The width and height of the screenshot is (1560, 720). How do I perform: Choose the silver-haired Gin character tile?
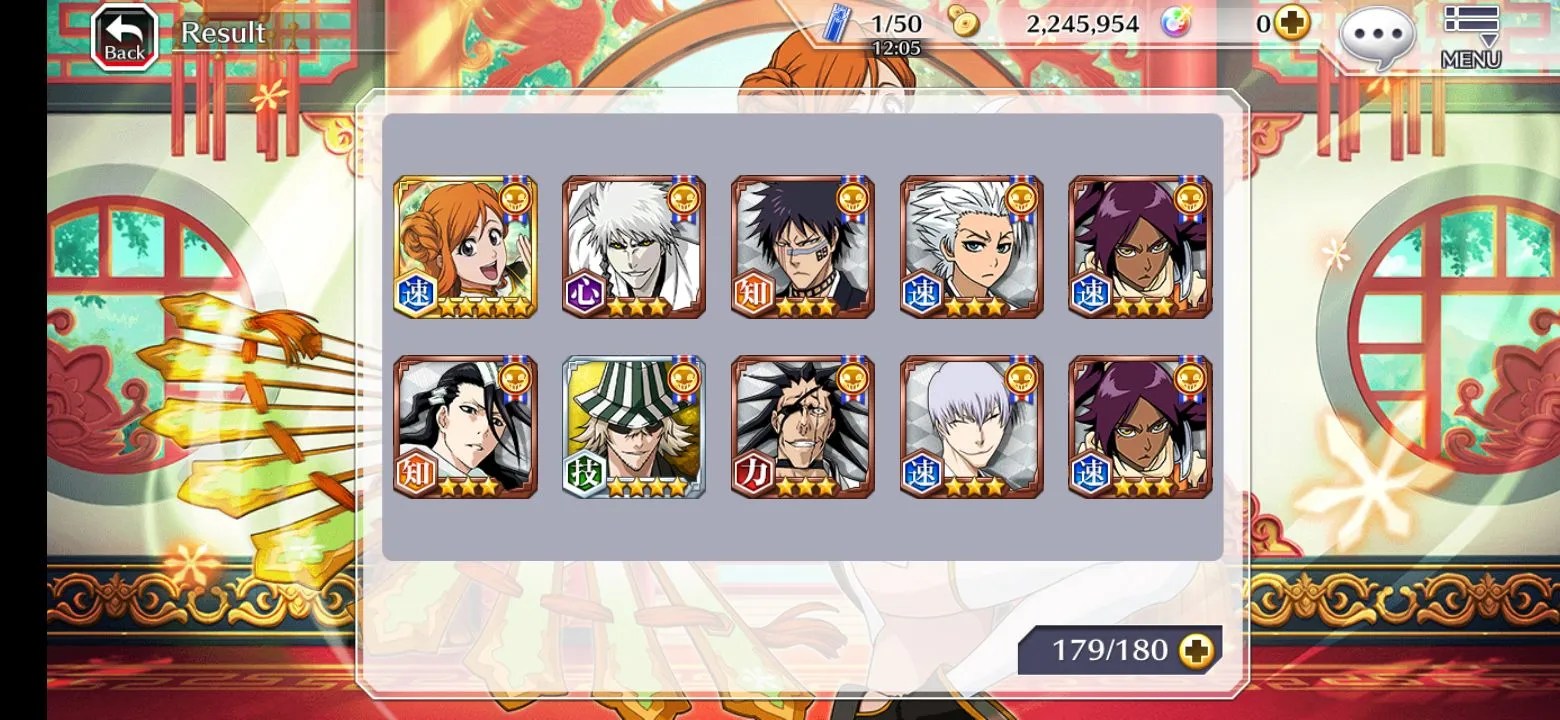pos(972,427)
